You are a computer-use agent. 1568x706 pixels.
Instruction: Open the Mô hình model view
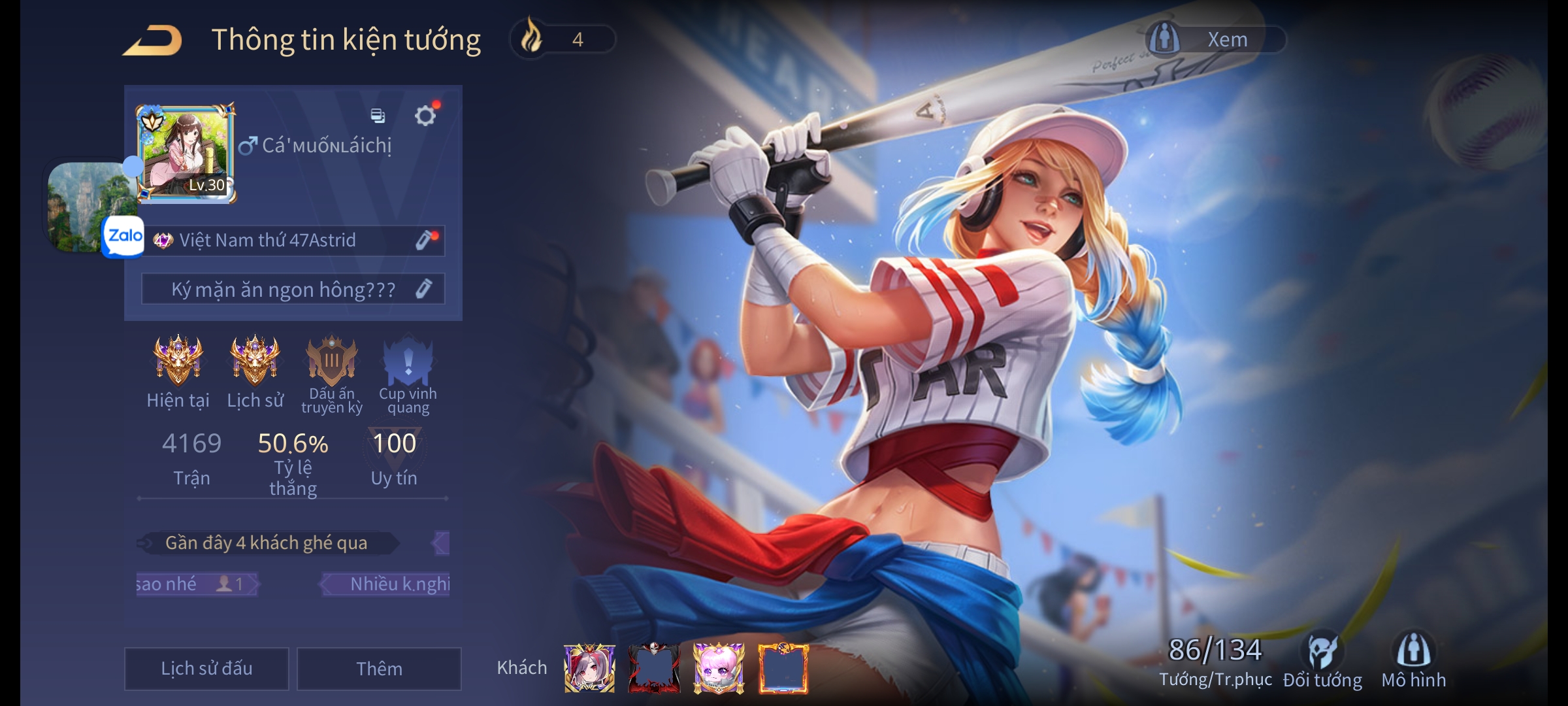[1414, 660]
